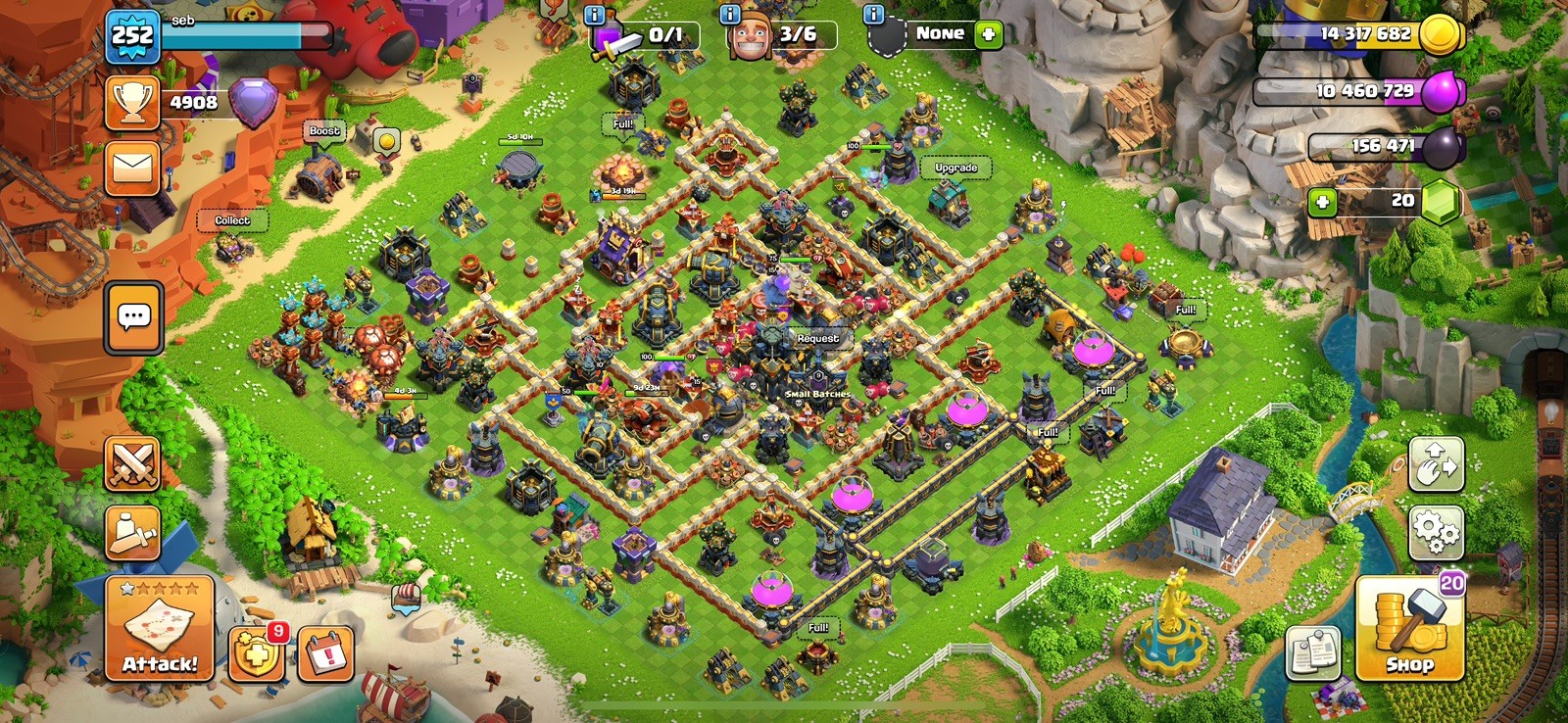Open the events calendar icon
This screenshot has height=723, width=1568.
pyautogui.click(x=325, y=653)
